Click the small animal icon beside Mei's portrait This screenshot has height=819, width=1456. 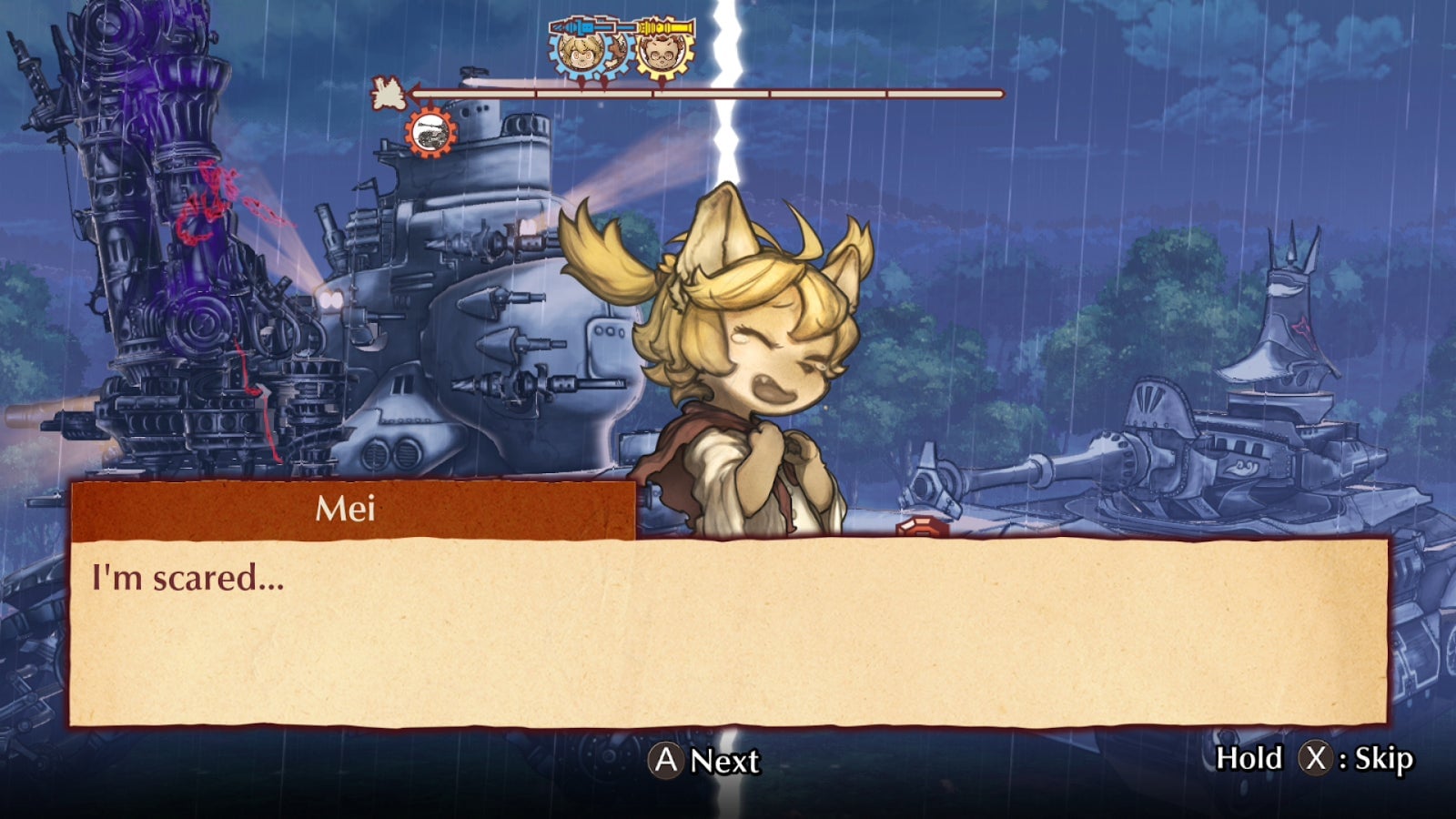618,53
